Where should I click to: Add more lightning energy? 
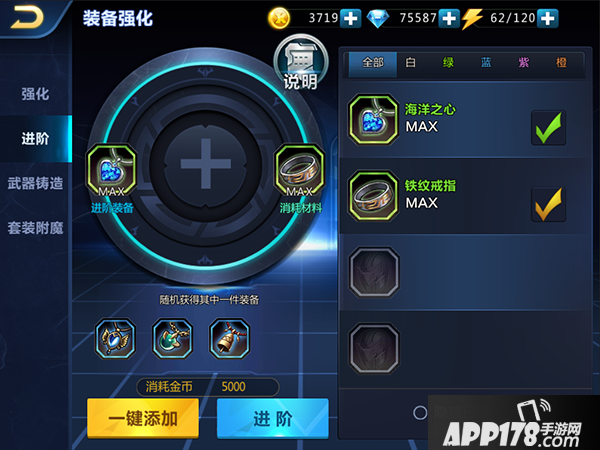click(x=547, y=17)
